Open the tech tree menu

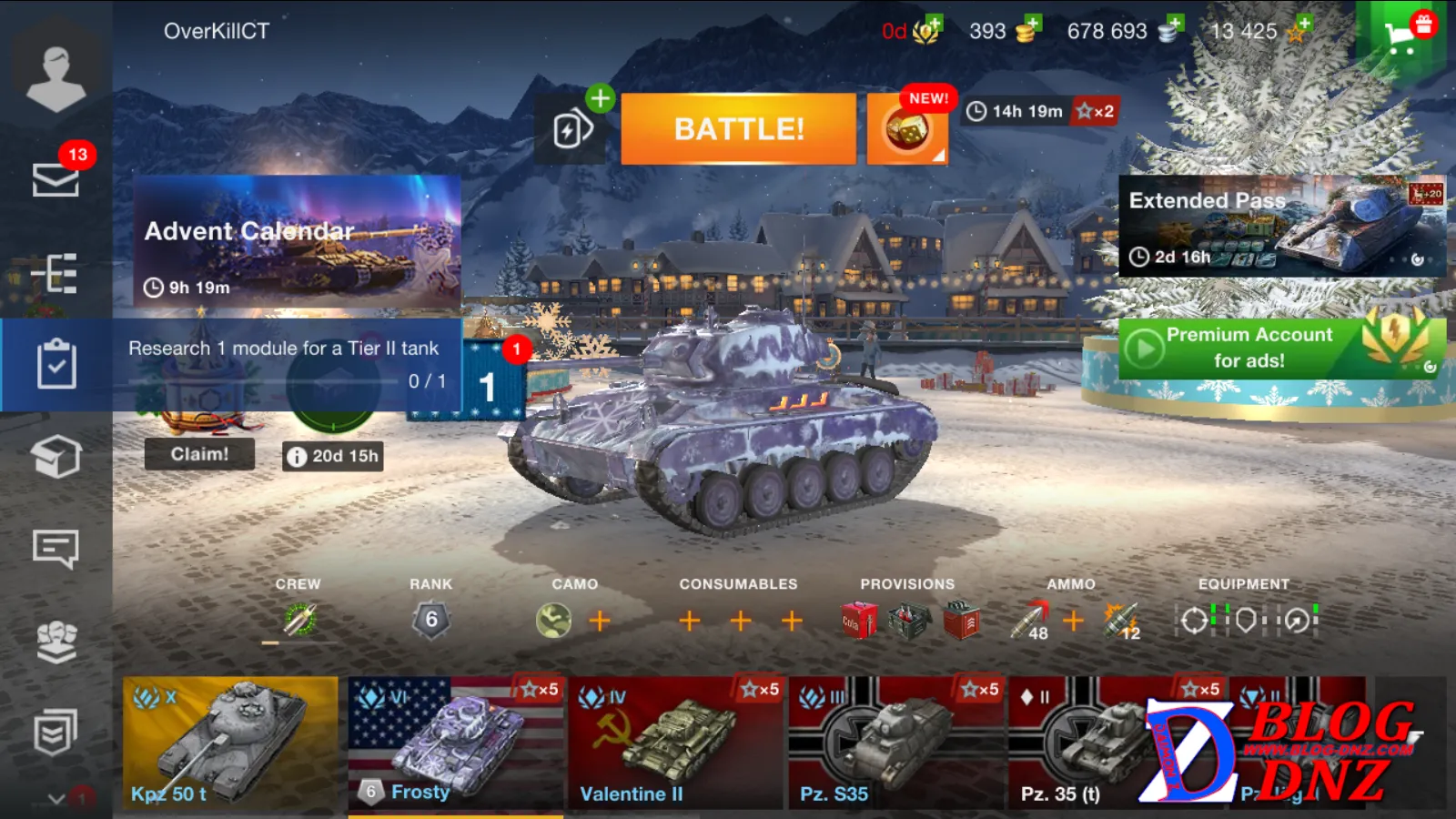tap(56, 272)
